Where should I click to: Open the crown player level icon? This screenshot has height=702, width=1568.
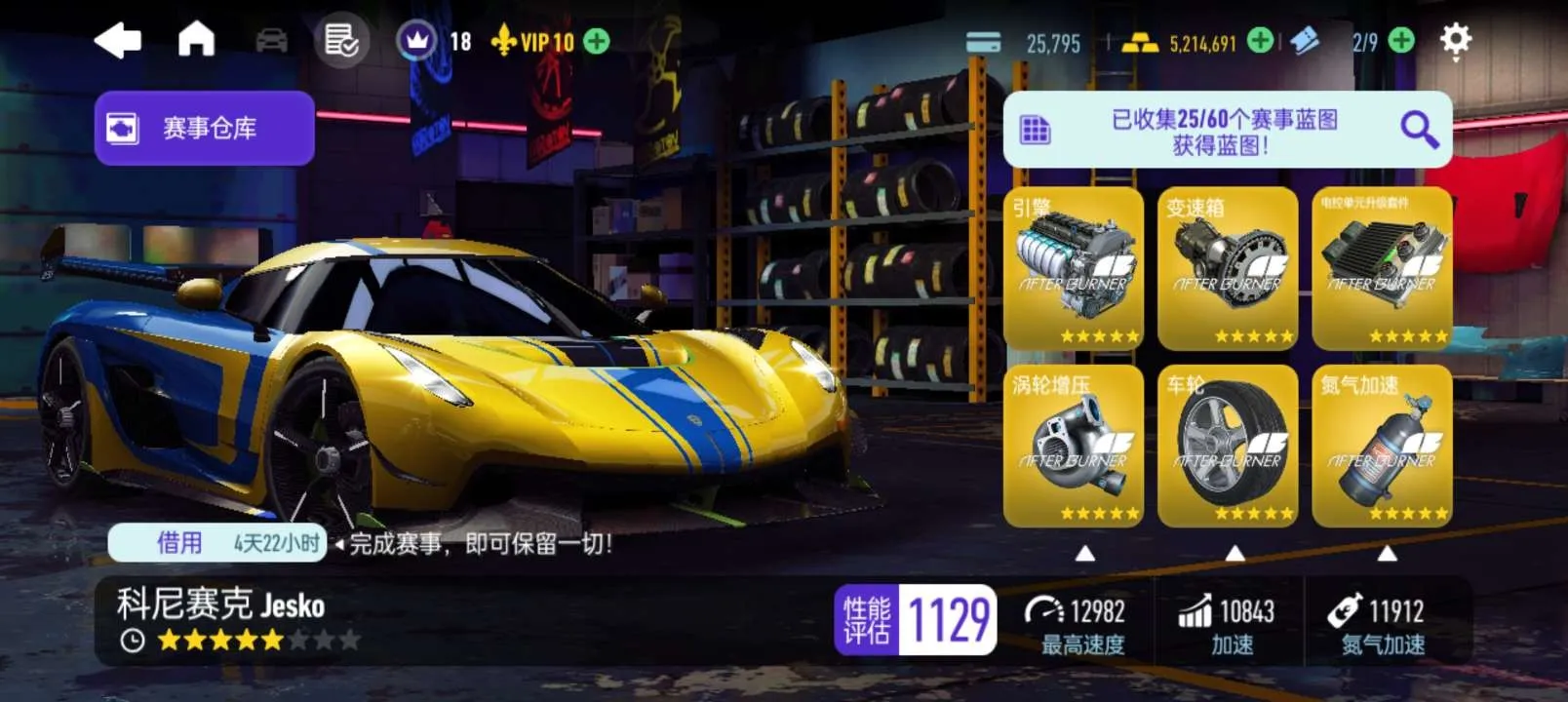click(x=417, y=41)
